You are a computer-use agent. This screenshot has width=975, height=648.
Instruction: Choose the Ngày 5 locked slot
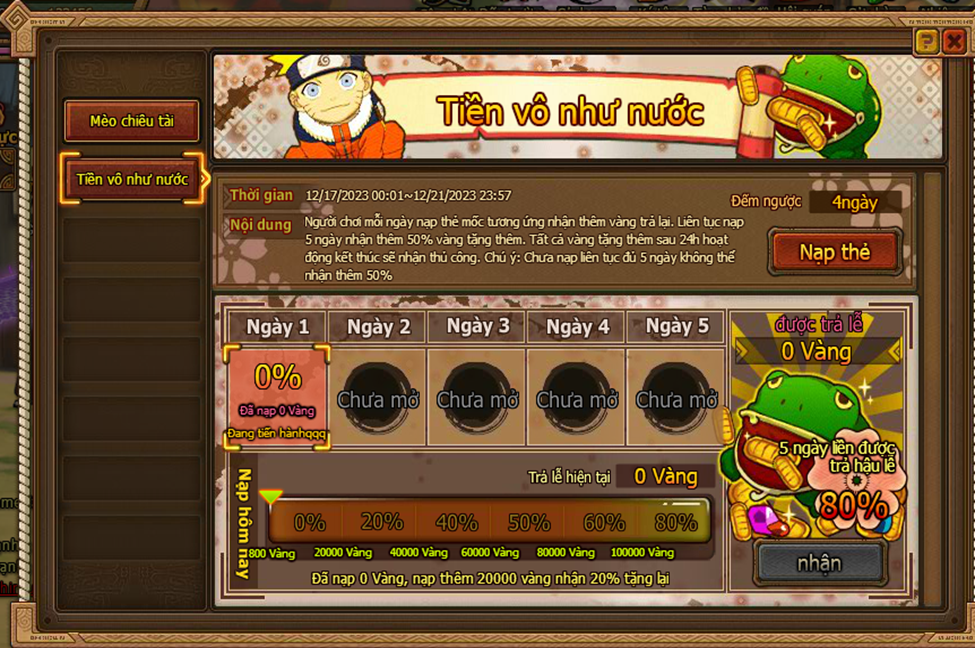(x=676, y=397)
